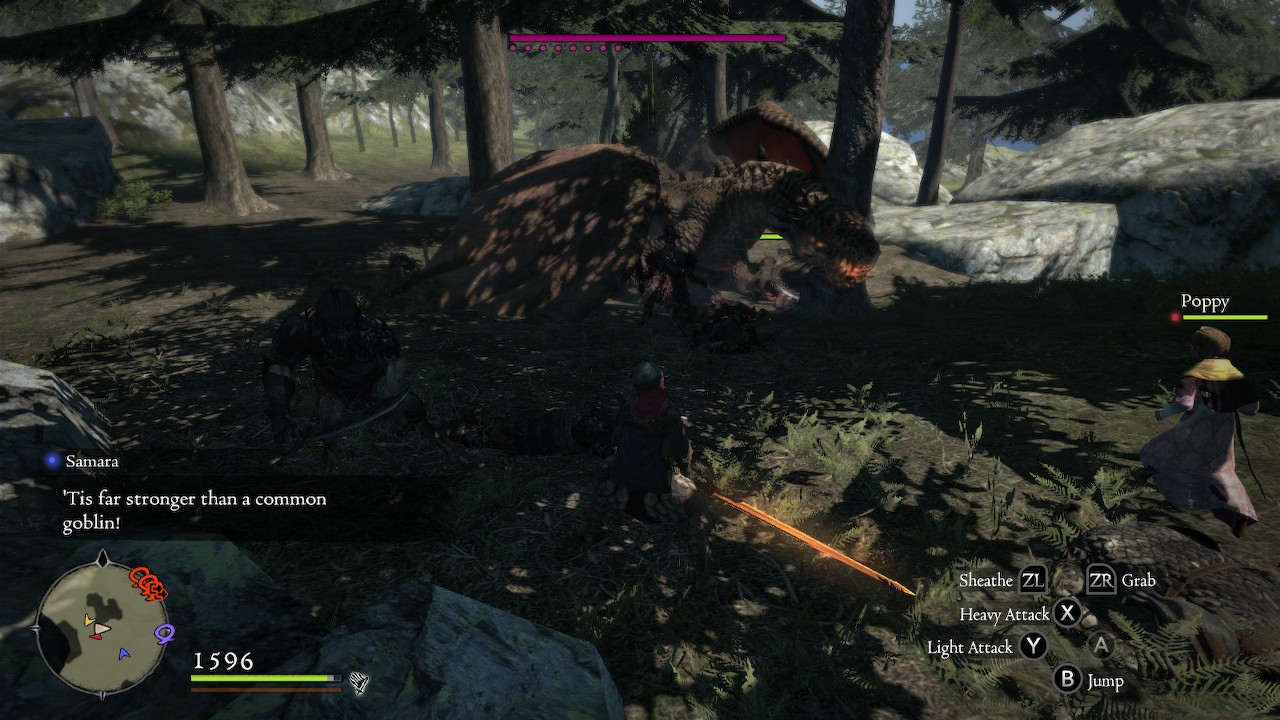The height and width of the screenshot is (720, 1280).
Task: Select the purple quest marker on minimap
Action: point(164,634)
